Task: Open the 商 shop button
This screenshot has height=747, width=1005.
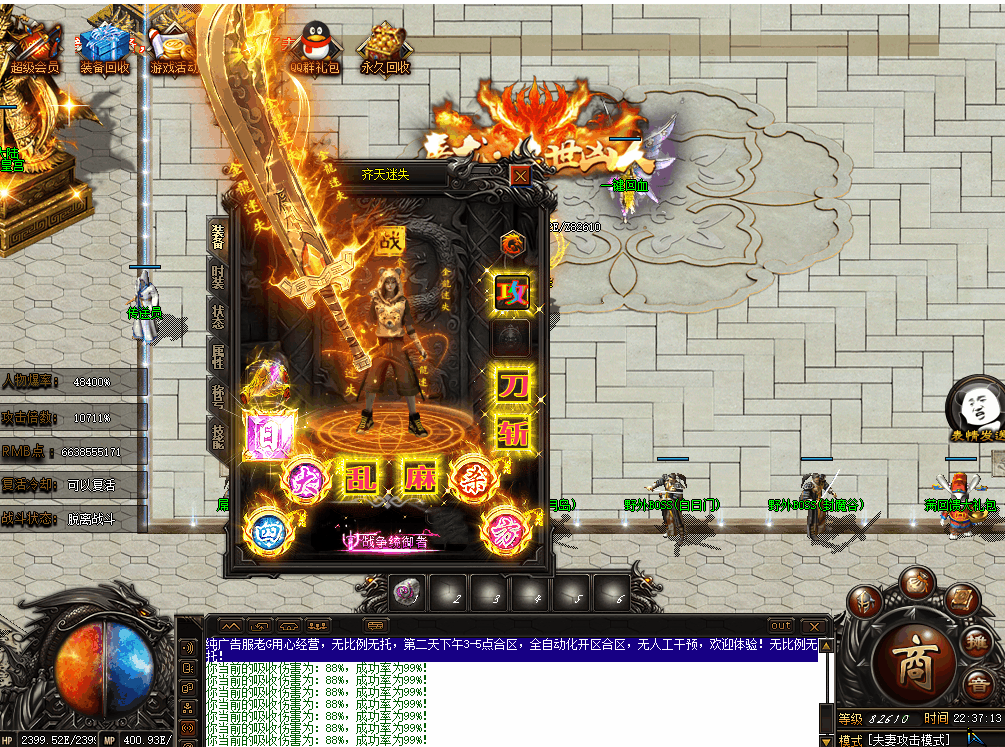Action: (x=915, y=664)
